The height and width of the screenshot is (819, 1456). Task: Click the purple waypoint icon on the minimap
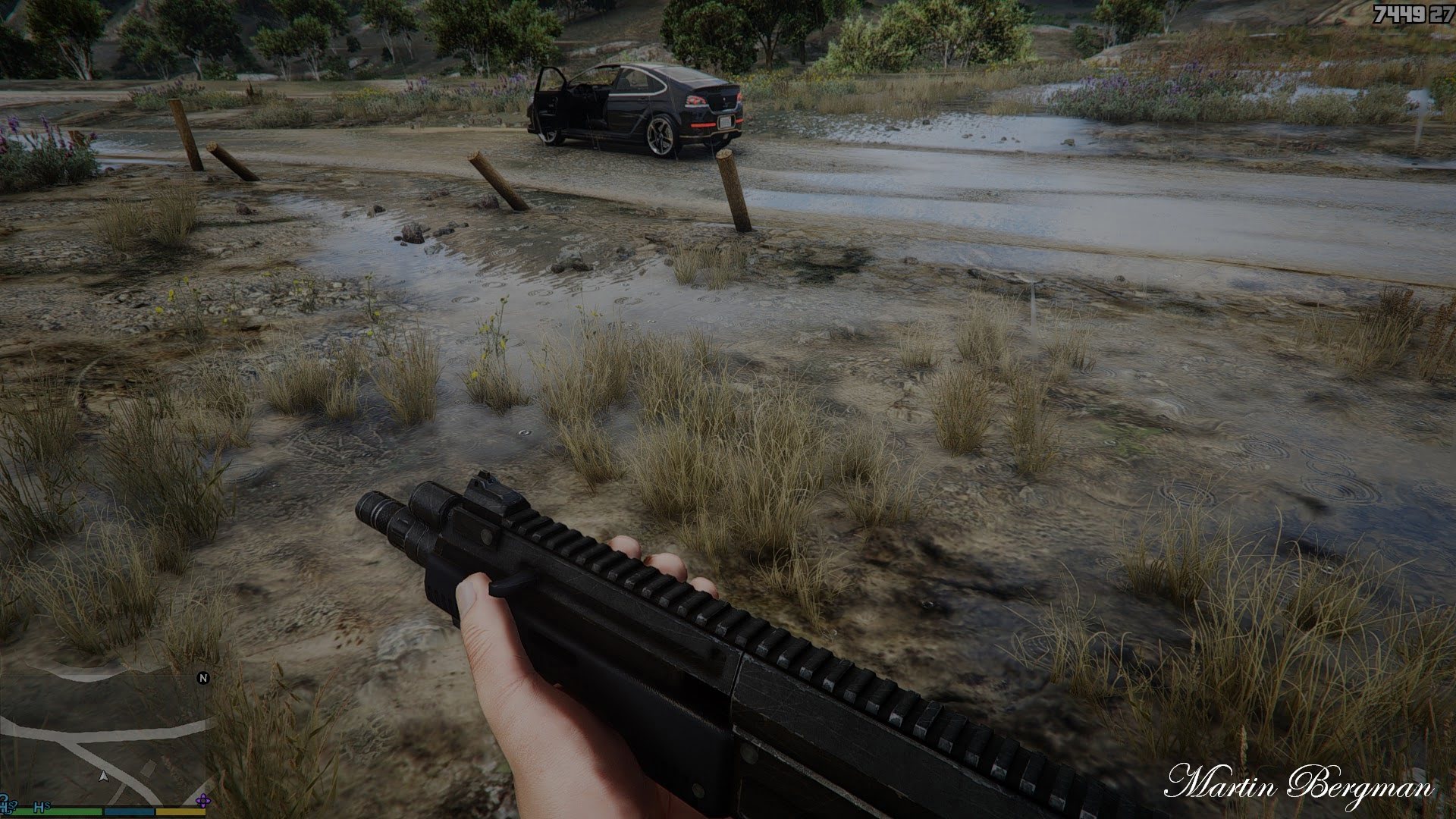(203, 800)
